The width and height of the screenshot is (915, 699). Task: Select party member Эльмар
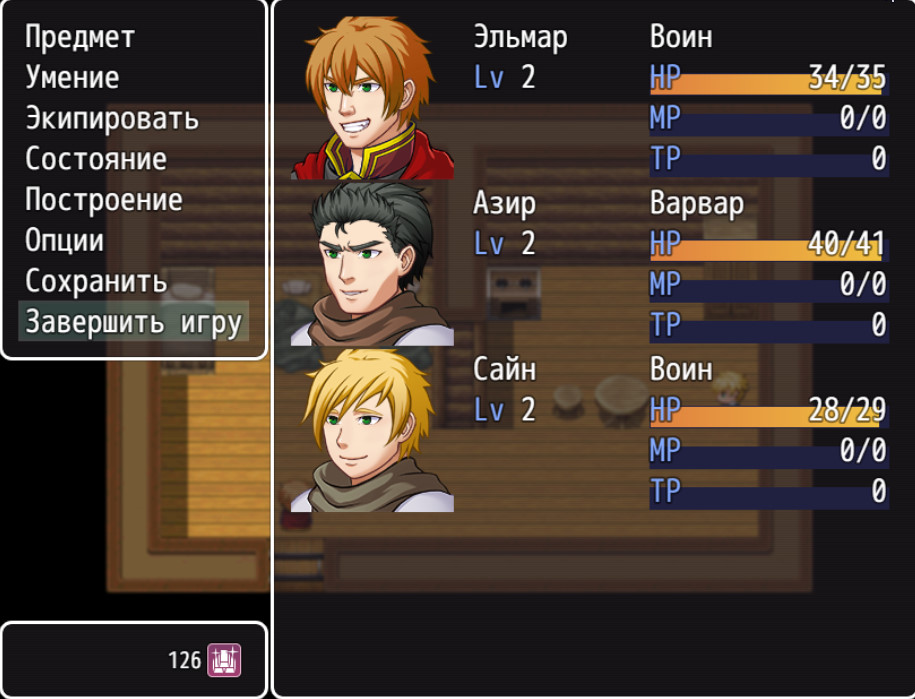point(590,97)
